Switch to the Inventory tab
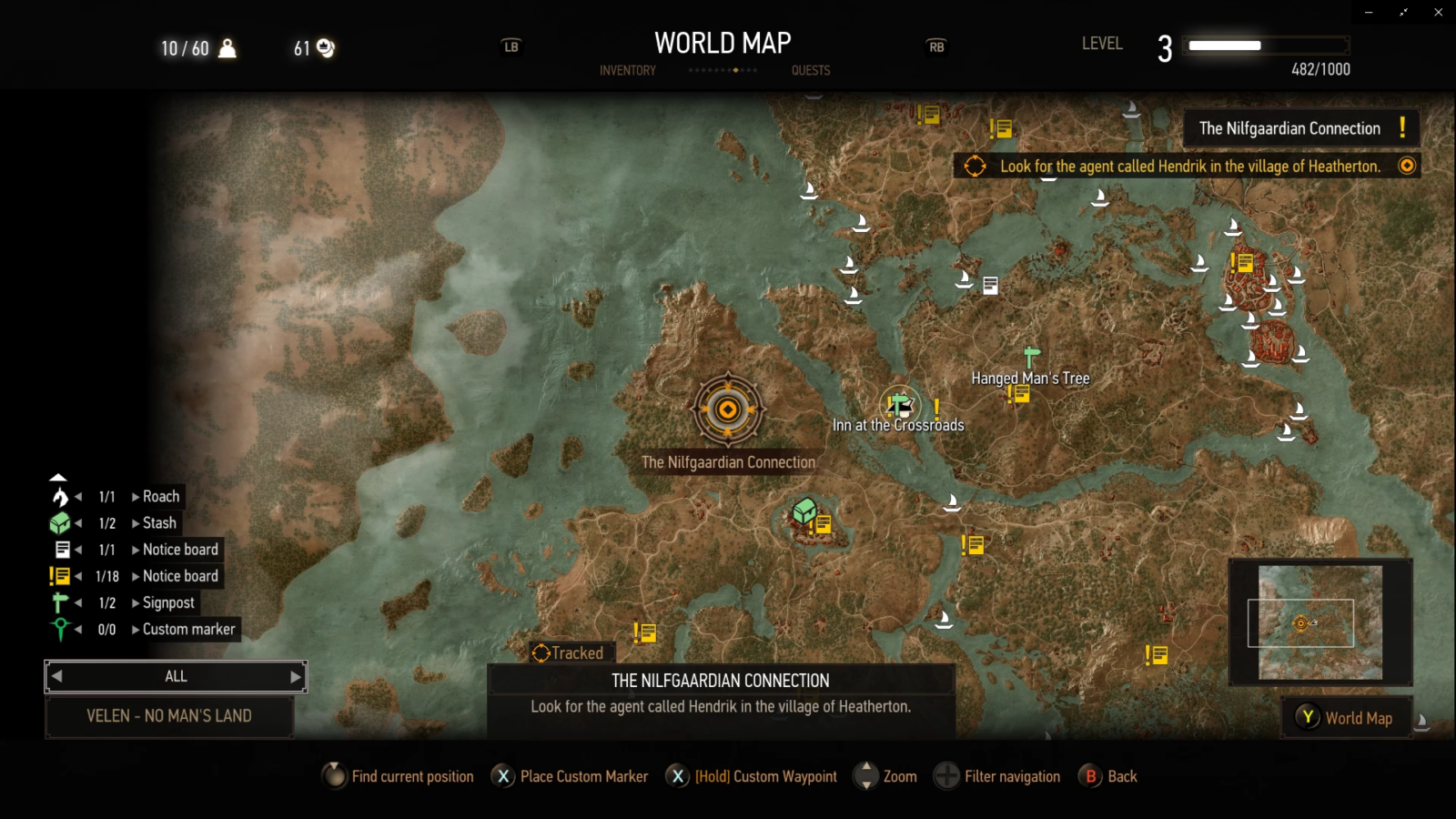Image resolution: width=1456 pixels, height=819 pixels. pos(627,70)
